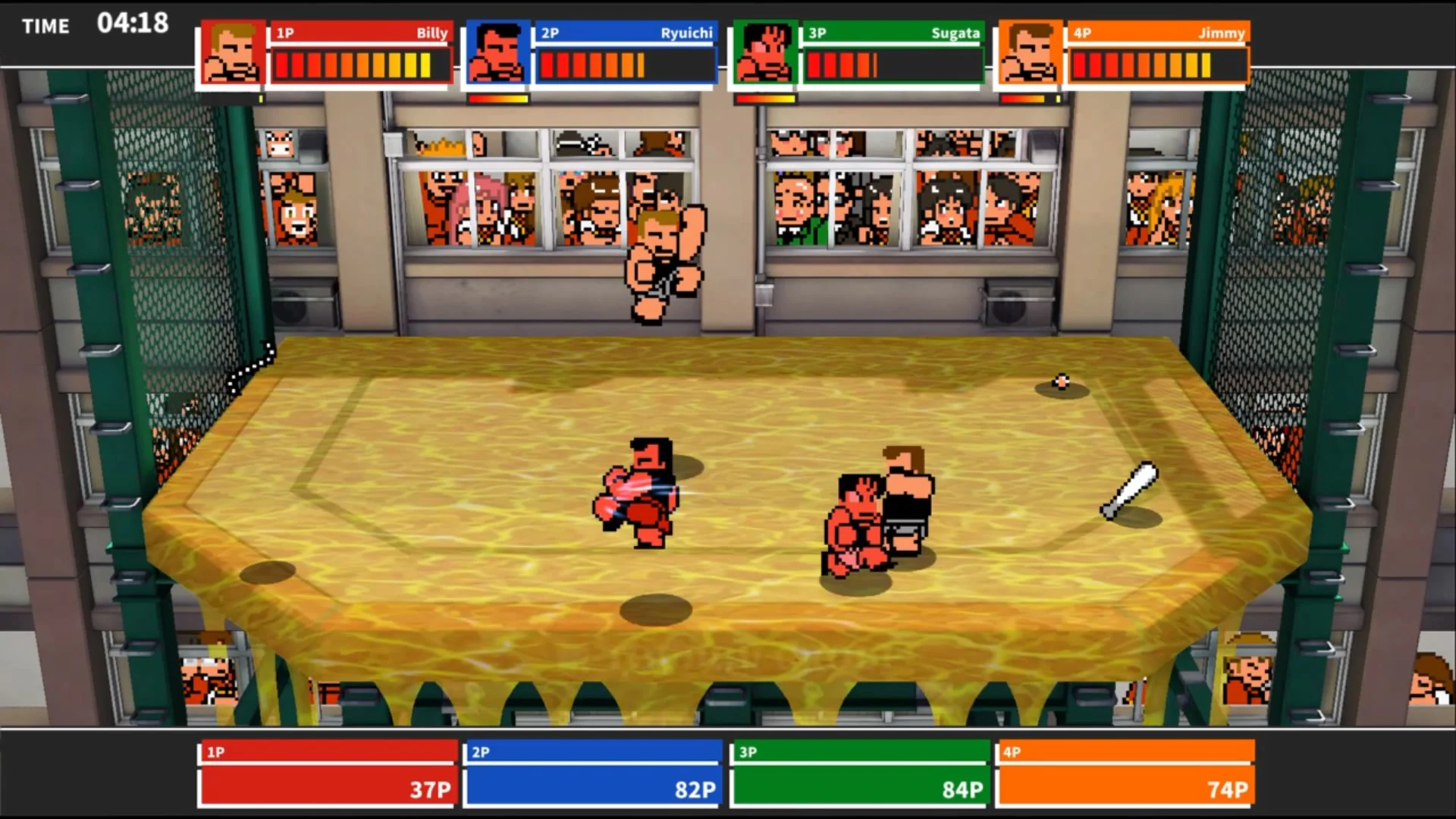The height and width of the screenshot is (819, 1456).
Task: Open the 1P name banner labeled Billy
Action: pyautogui.click(x=360, y=33)
